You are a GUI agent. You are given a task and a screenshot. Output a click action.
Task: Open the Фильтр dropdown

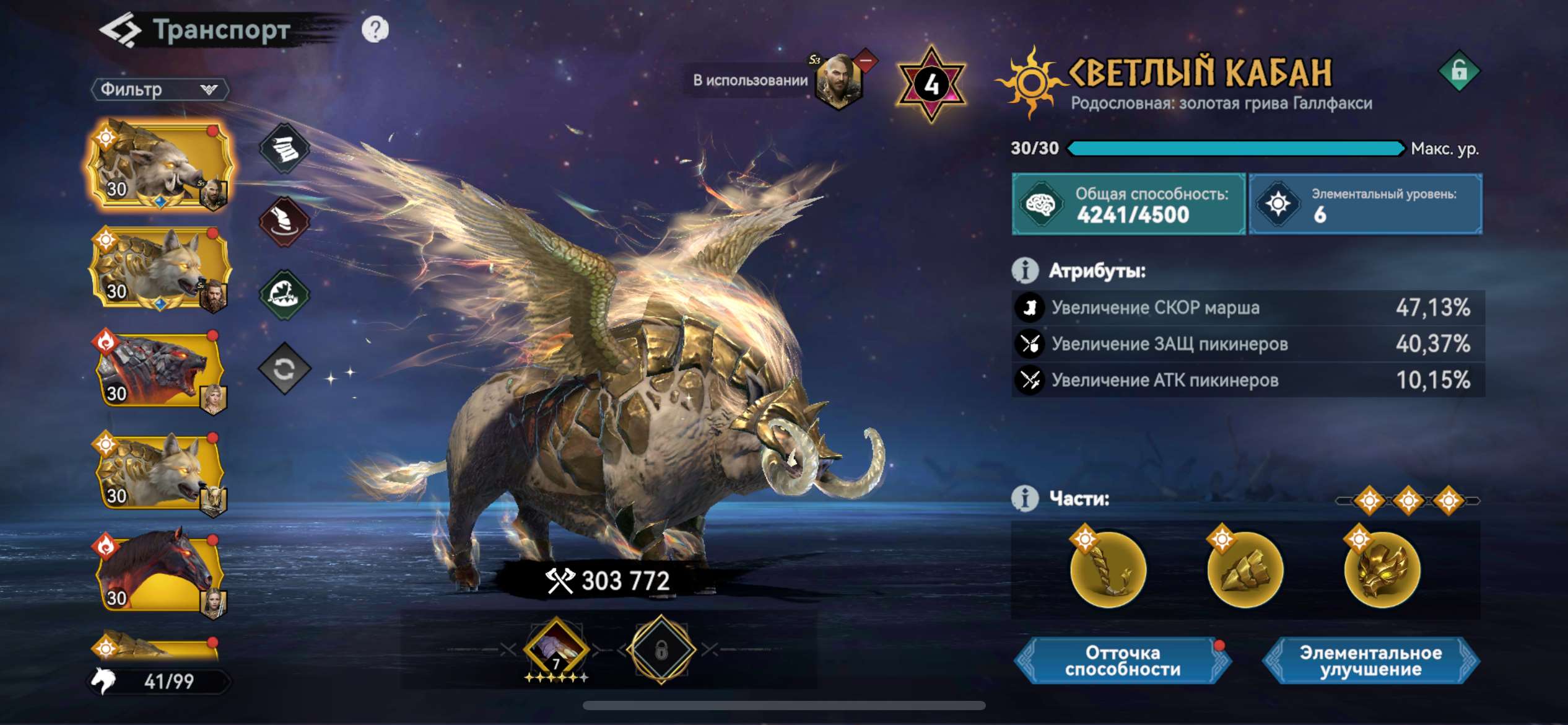(158, 90)
